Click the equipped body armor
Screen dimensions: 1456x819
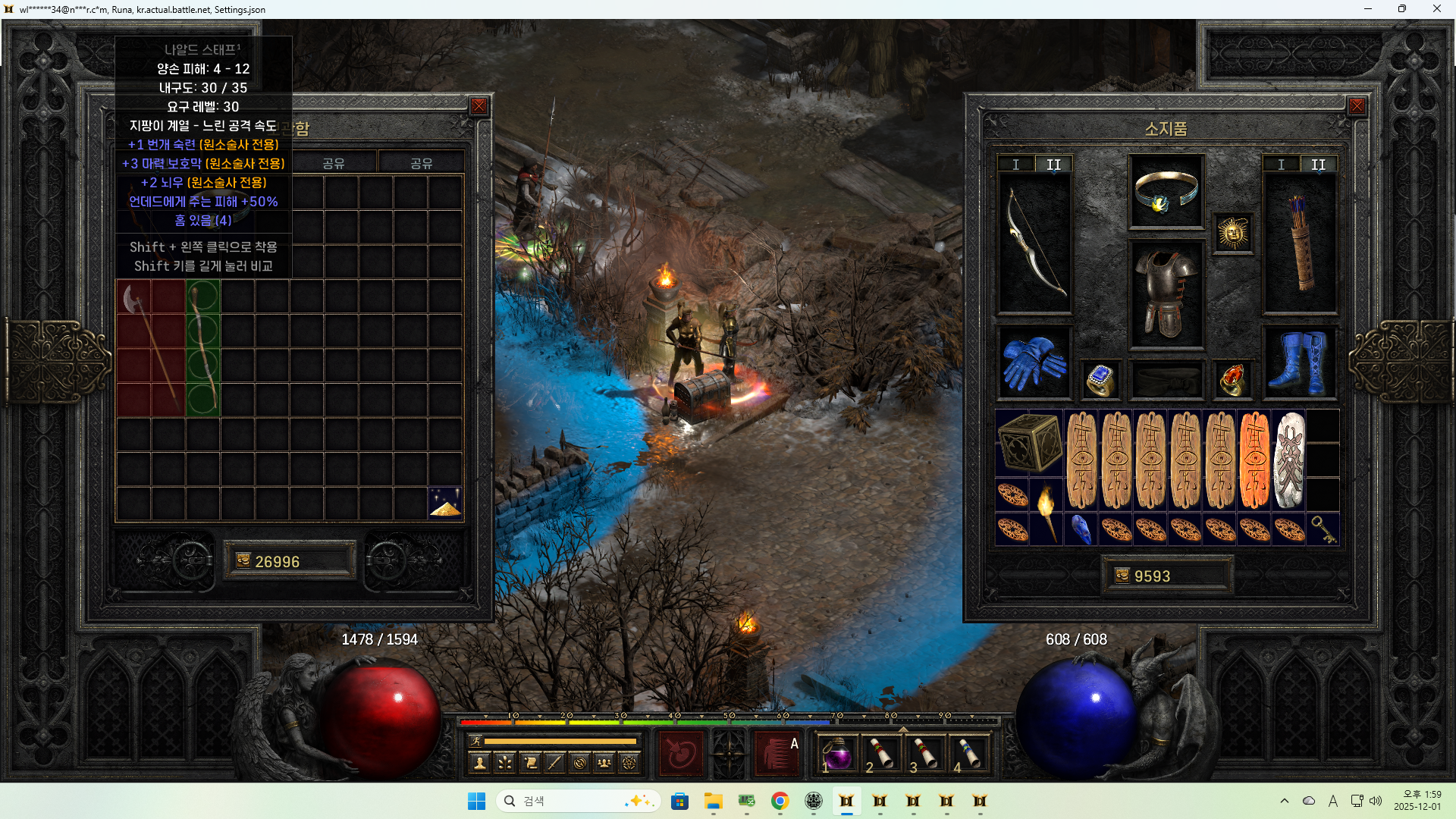(x=1166, y=294)
